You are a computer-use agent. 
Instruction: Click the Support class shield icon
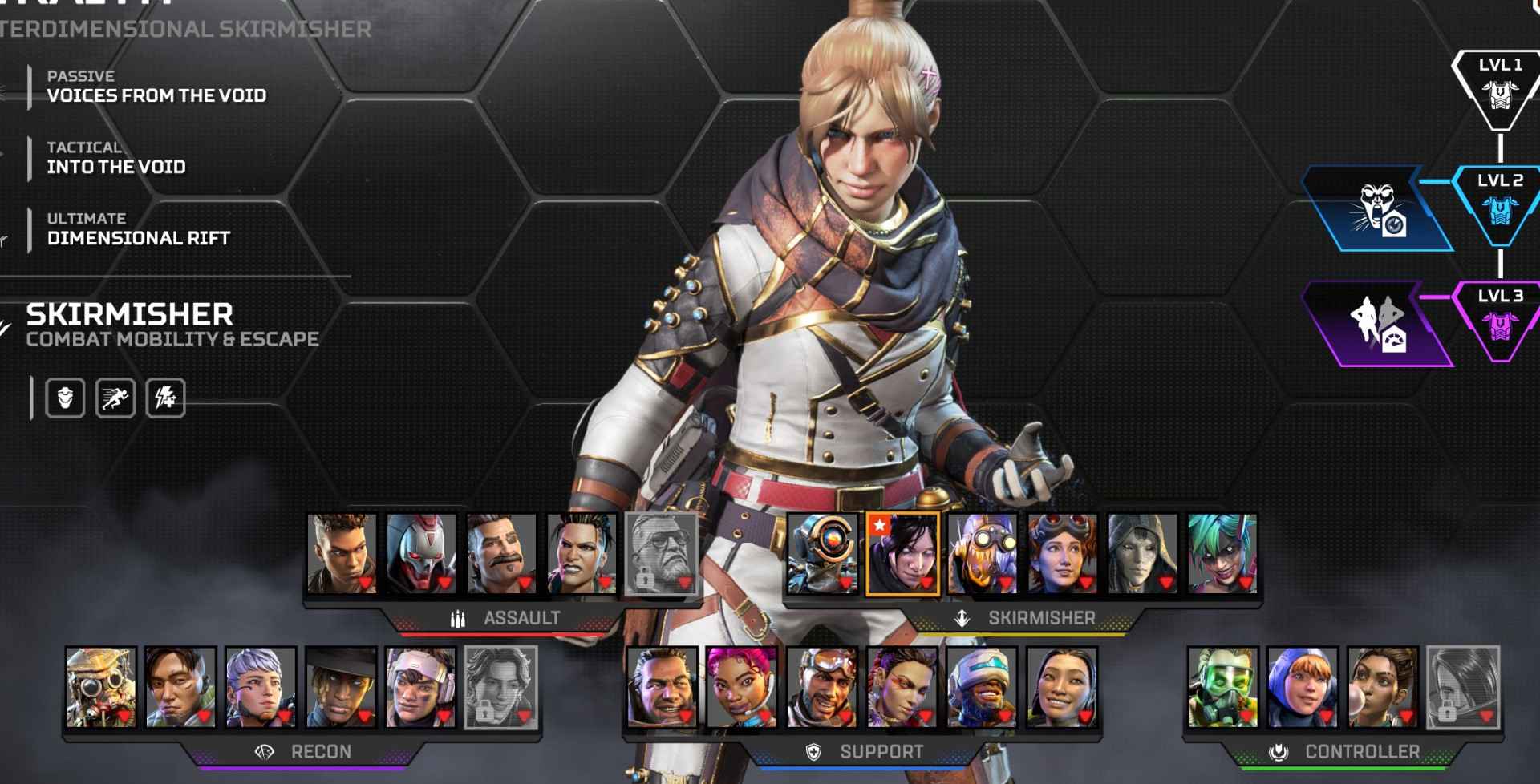click(x=811, y=752)
